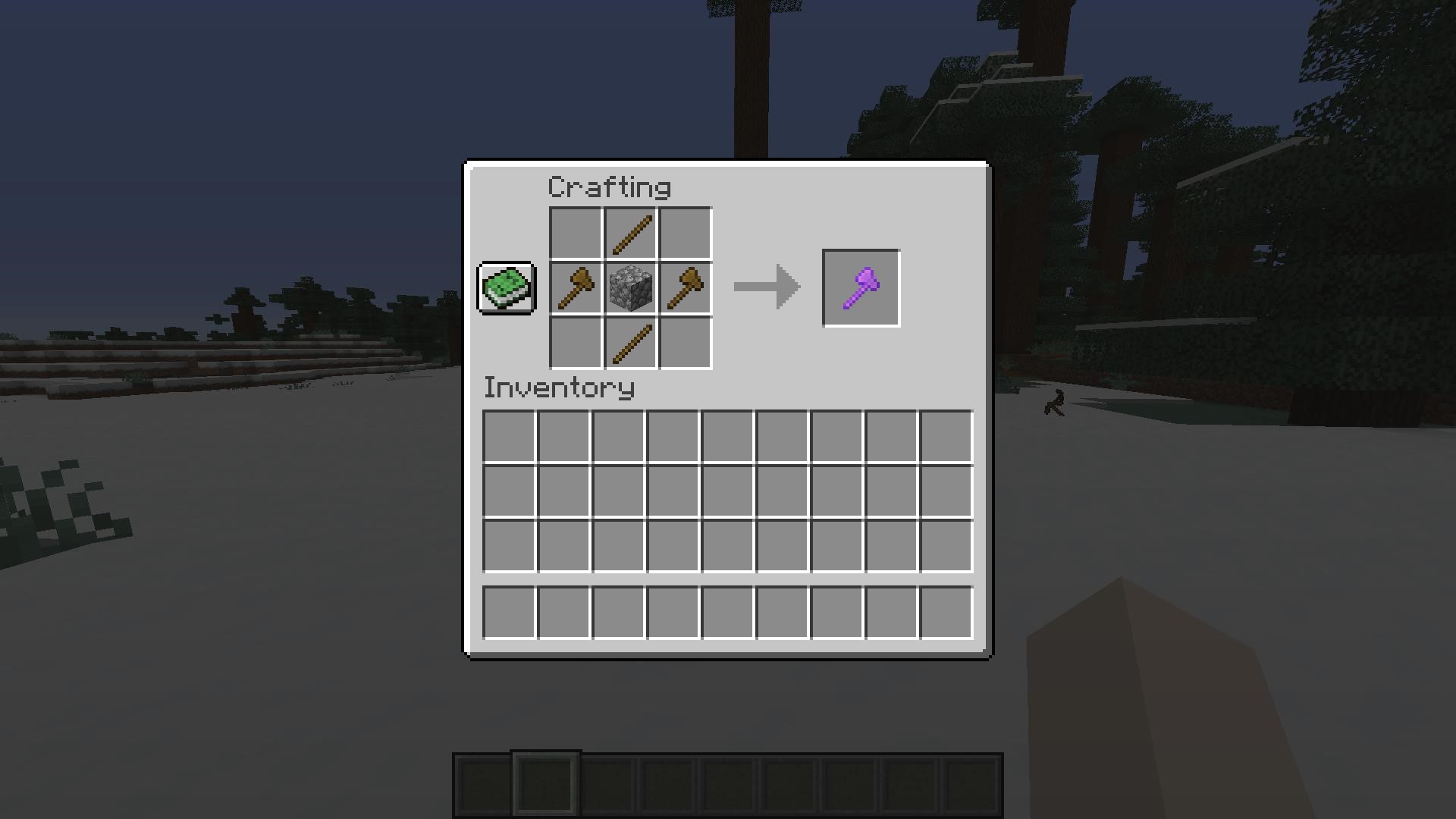The width and height of the screenshot is (1456, 819).
Task: Click the Inventory section label
Action: tap(558, 388)
